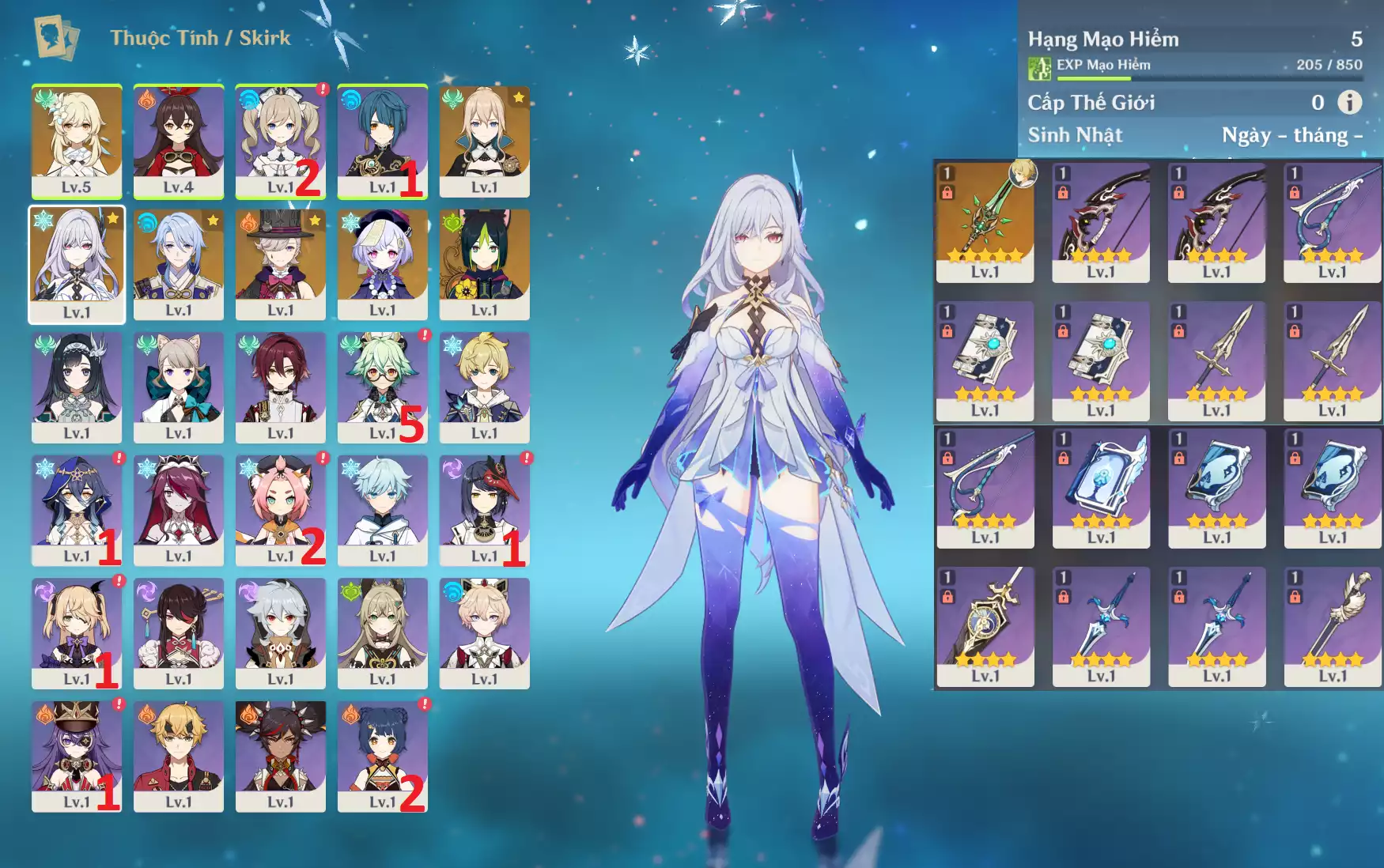Choose Amber's character card
Image resolution: width=1384 pixels, height=868 pixels.
click(x=179, y=141)
